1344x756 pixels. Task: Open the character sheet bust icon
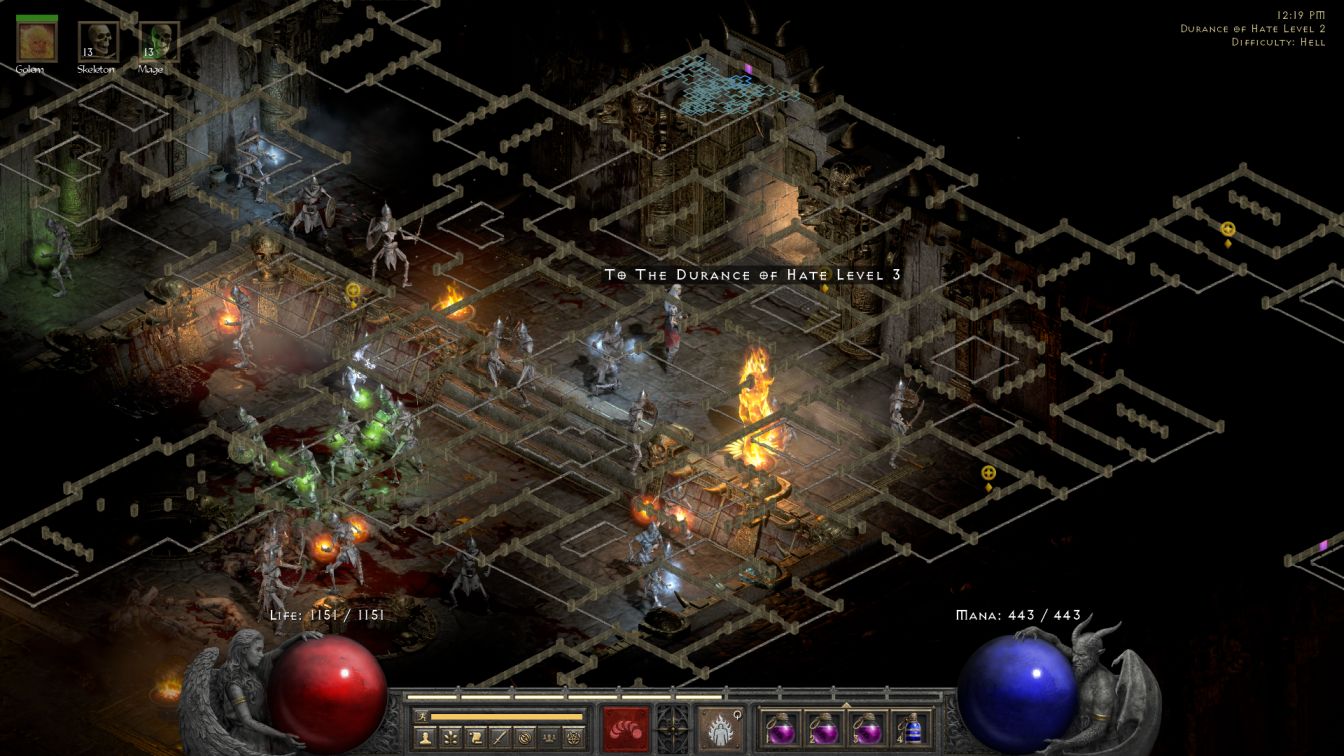(x=425, y=737)
